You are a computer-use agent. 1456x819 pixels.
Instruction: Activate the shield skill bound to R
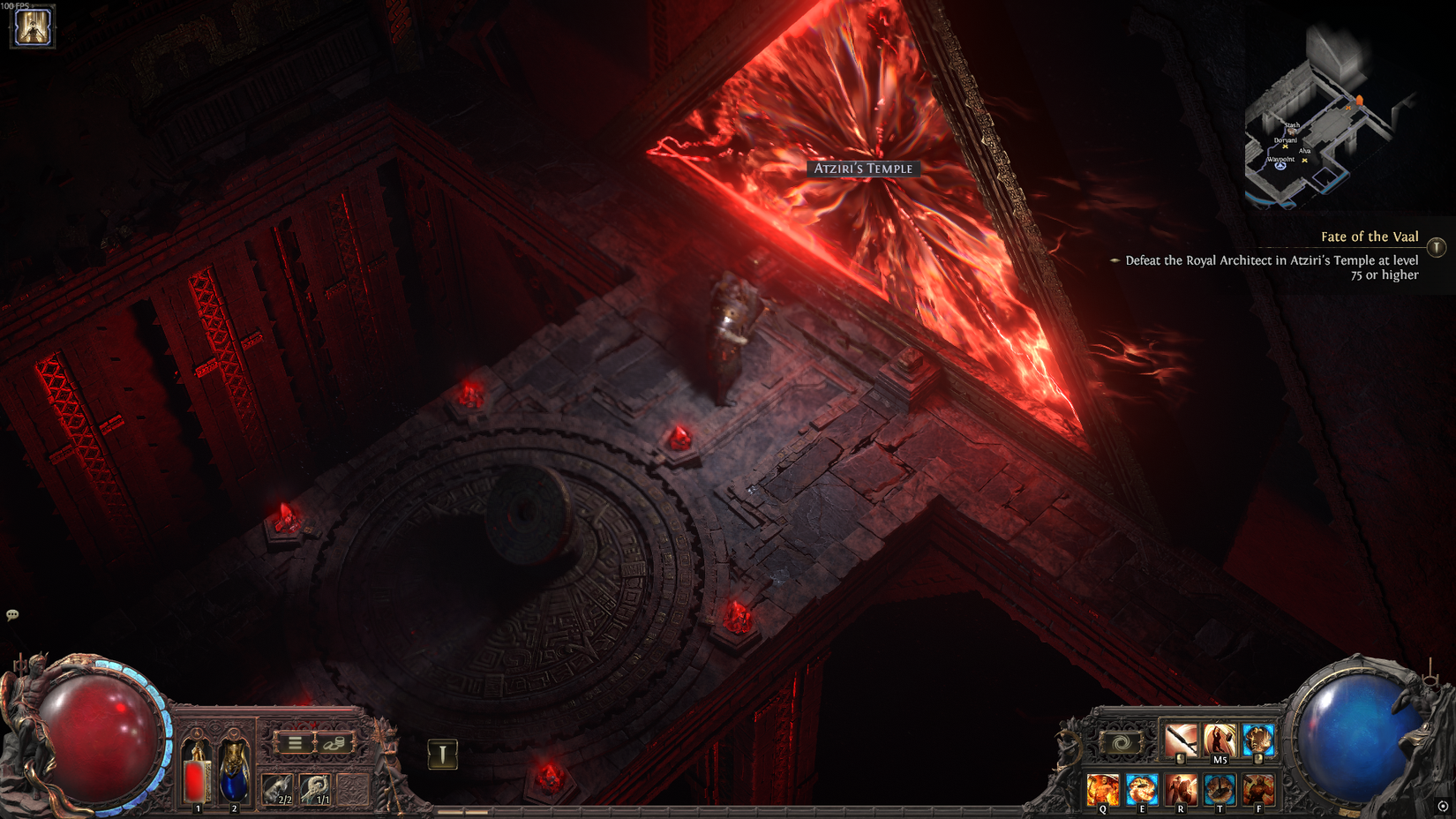[x=1180, y=789]
